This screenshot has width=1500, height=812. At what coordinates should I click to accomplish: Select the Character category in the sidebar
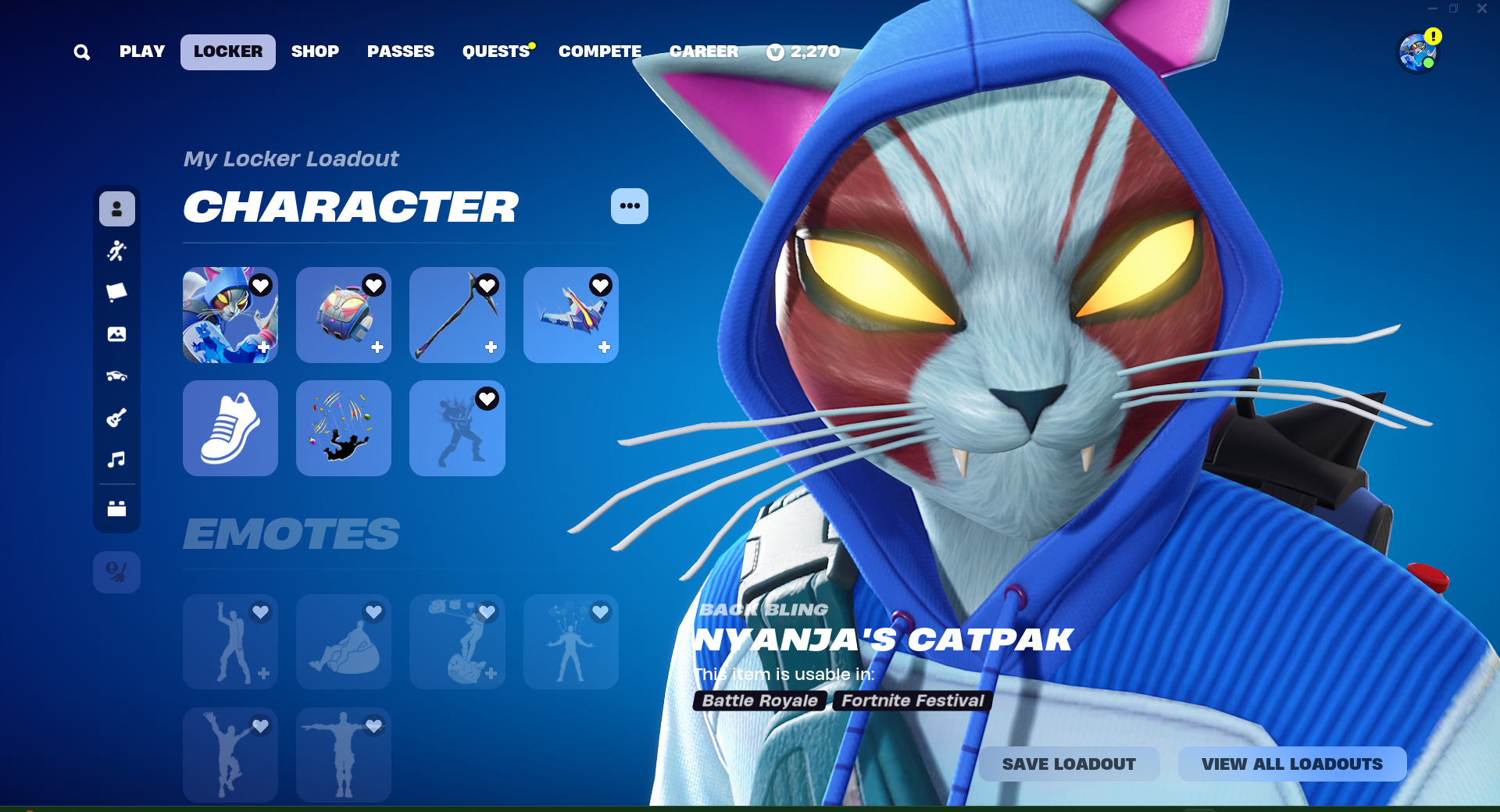[116, 208]
